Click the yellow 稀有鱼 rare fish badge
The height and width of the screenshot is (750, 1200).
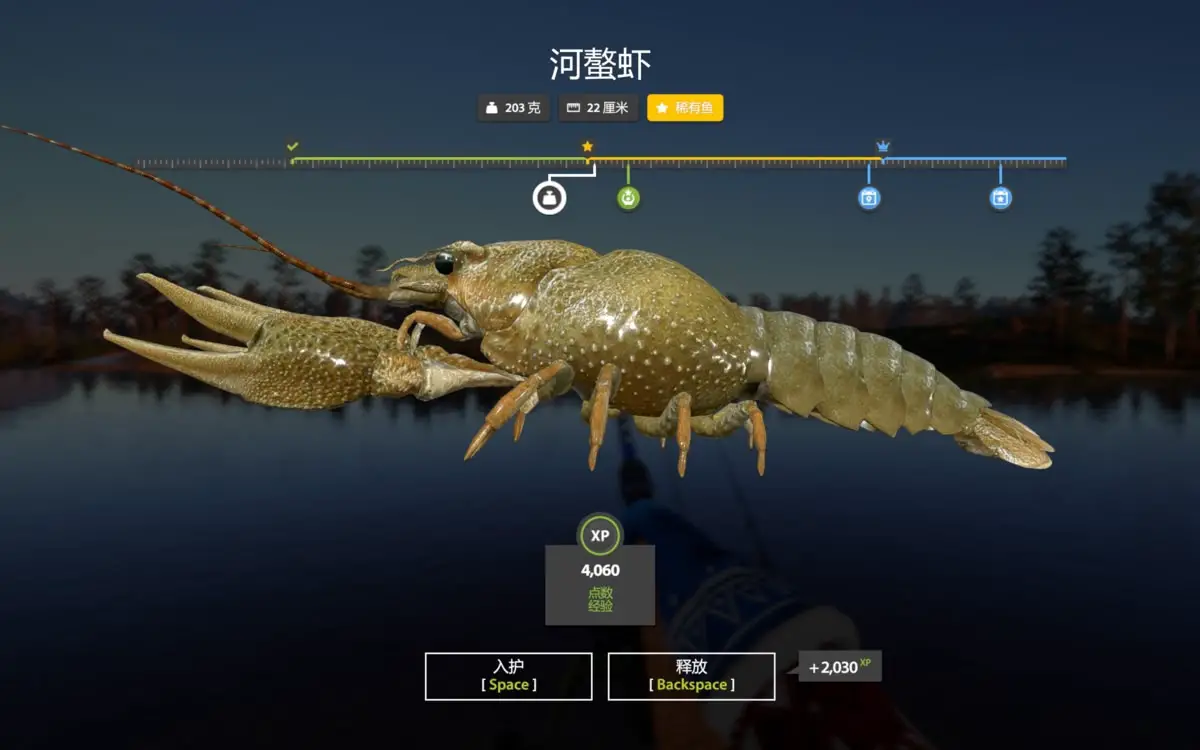tap(685, 108)
